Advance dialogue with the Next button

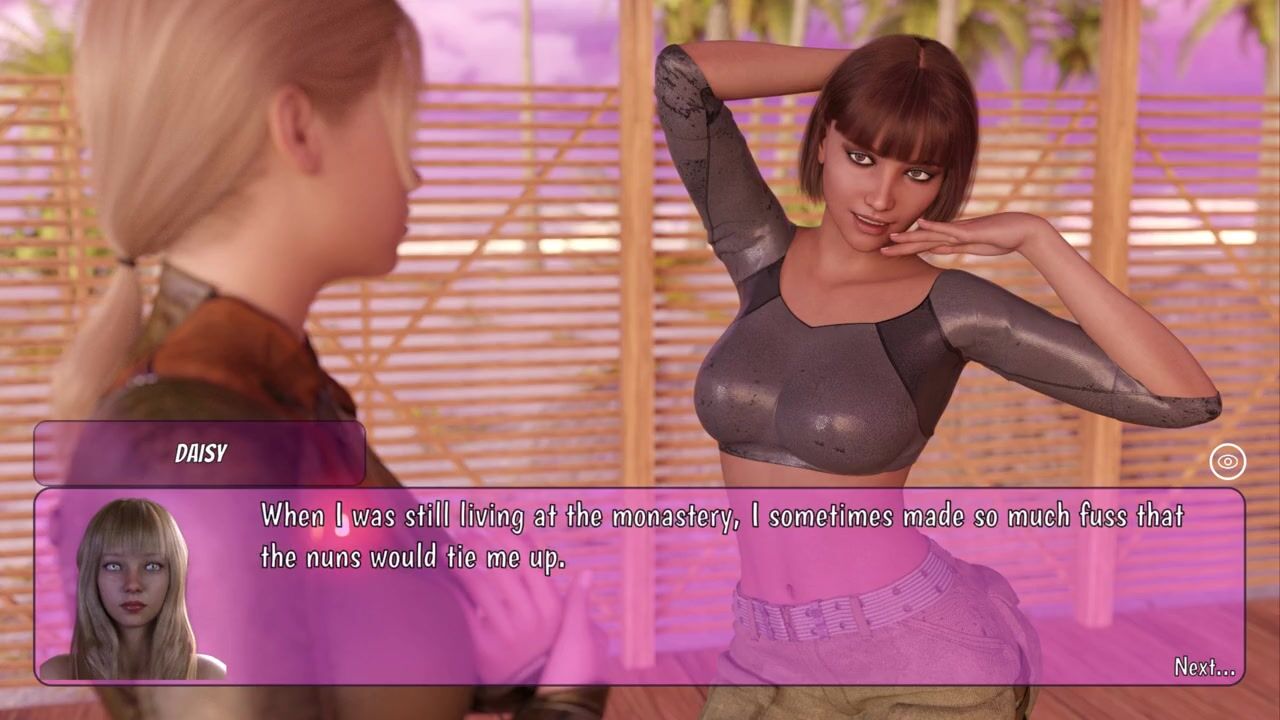coord(1204,667)
